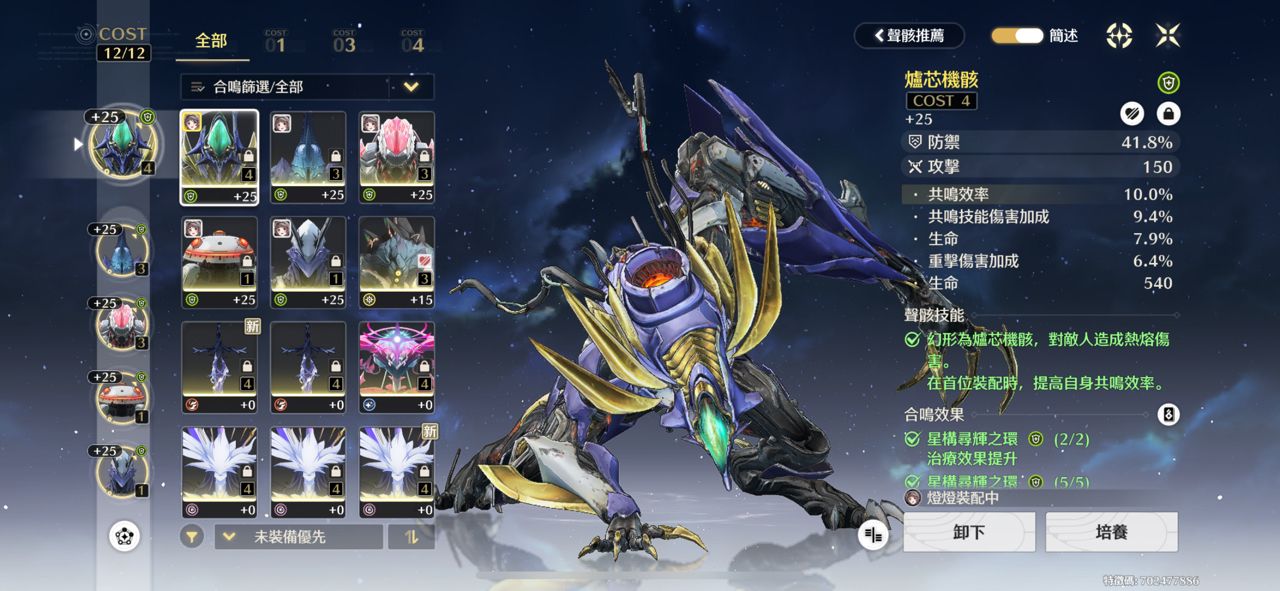Click the discard mark icon beside the lock
This screenshot has height=591, width=1280.
(x=1132, y=113)
